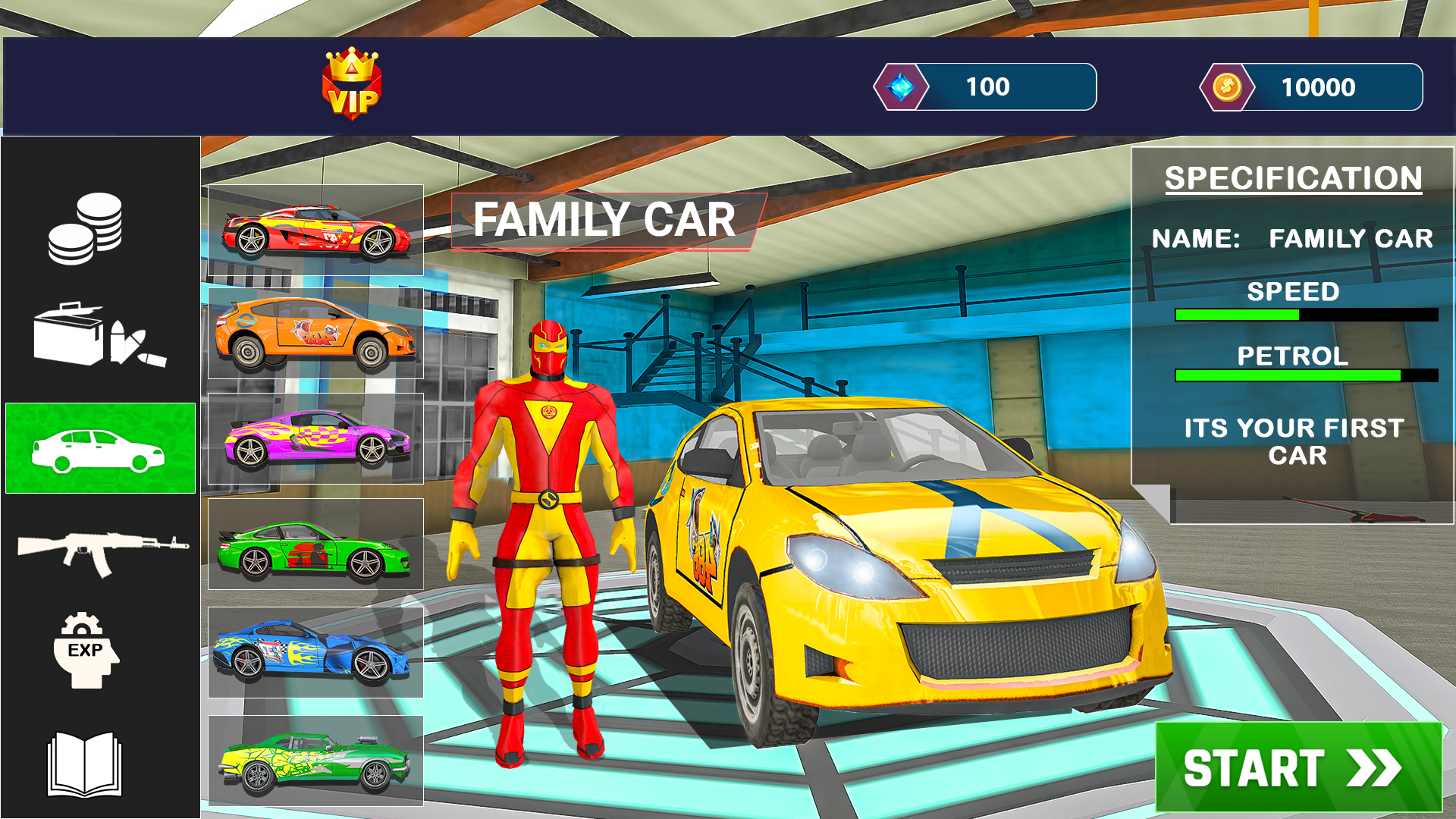This screenshot has height=819, width=1456.
Task: Pick the purple and yellow car thumbnail
Action: pyautogui.click(x=315, y=439)
